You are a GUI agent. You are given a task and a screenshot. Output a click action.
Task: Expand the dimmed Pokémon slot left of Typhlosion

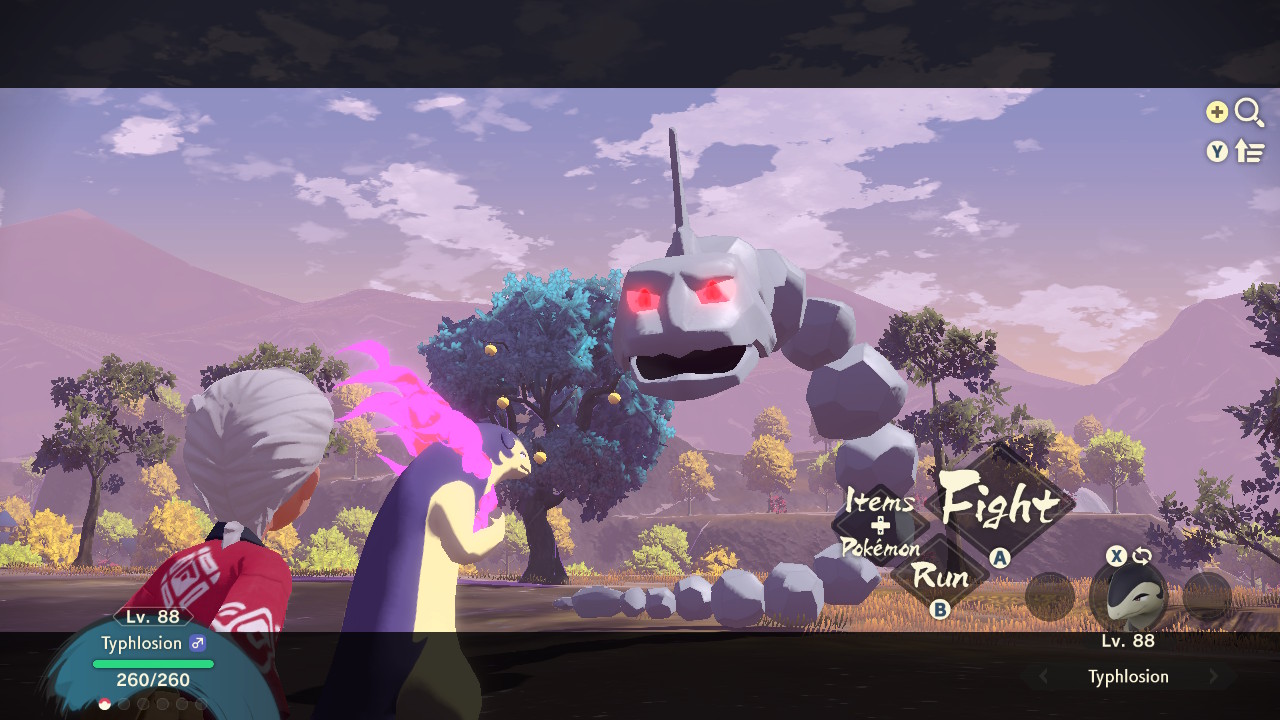(x=1050, y=597)
